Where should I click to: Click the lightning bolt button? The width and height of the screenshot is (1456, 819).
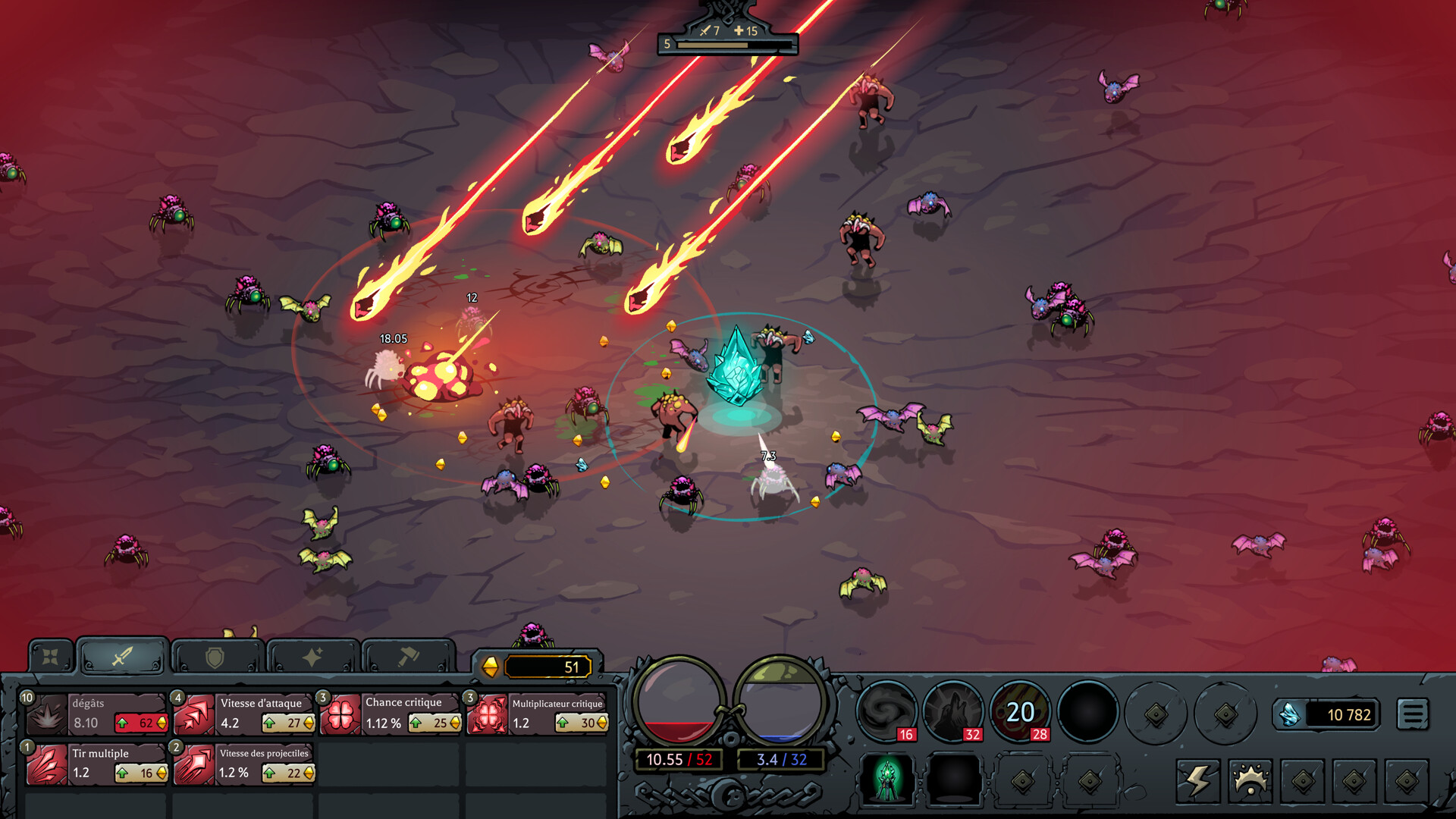tap(1197, 780)
